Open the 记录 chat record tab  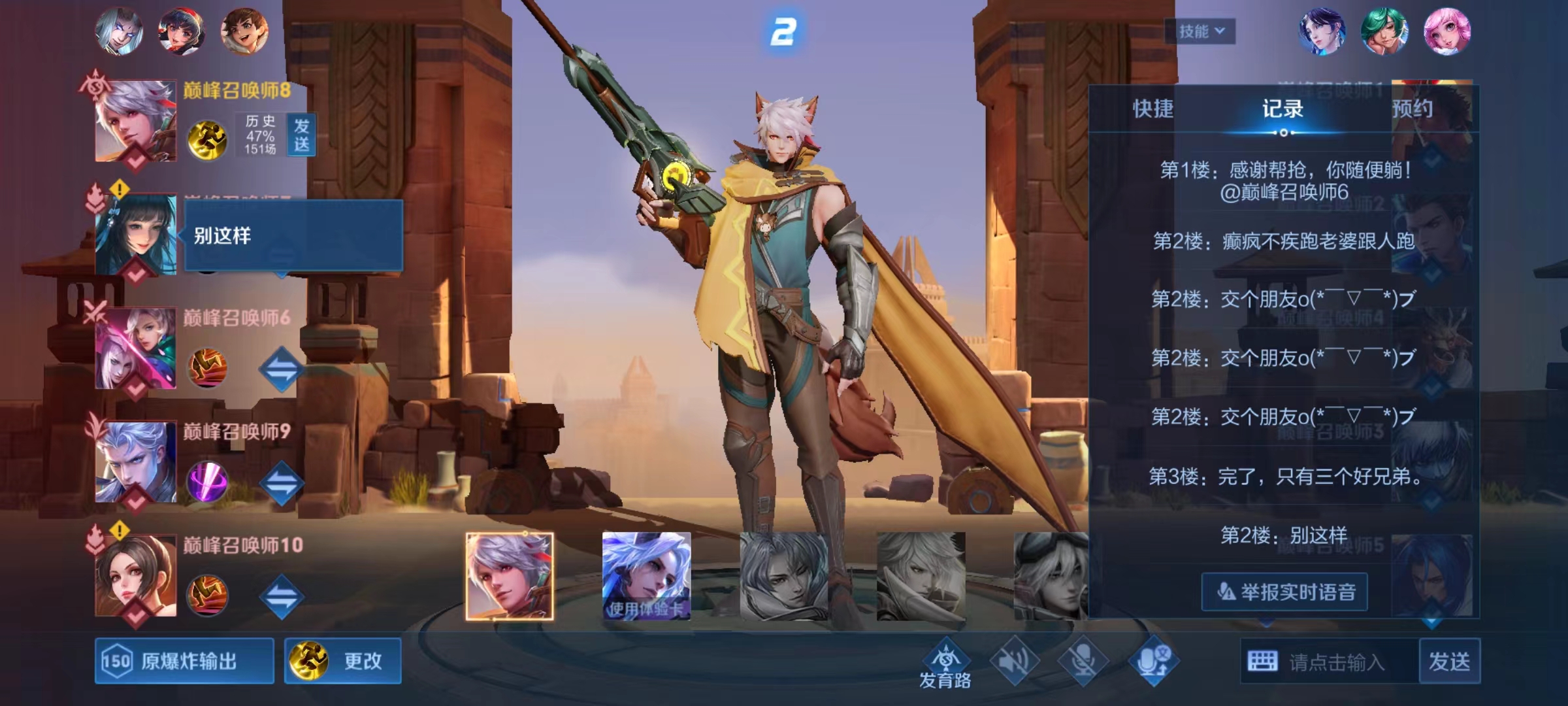pyautogui.click(x=1282, y=109)
